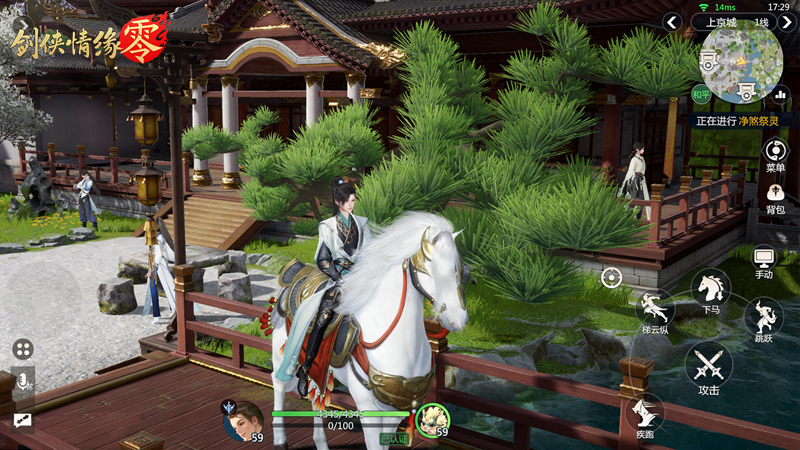Open the four-dot quick menu icon

23,349
